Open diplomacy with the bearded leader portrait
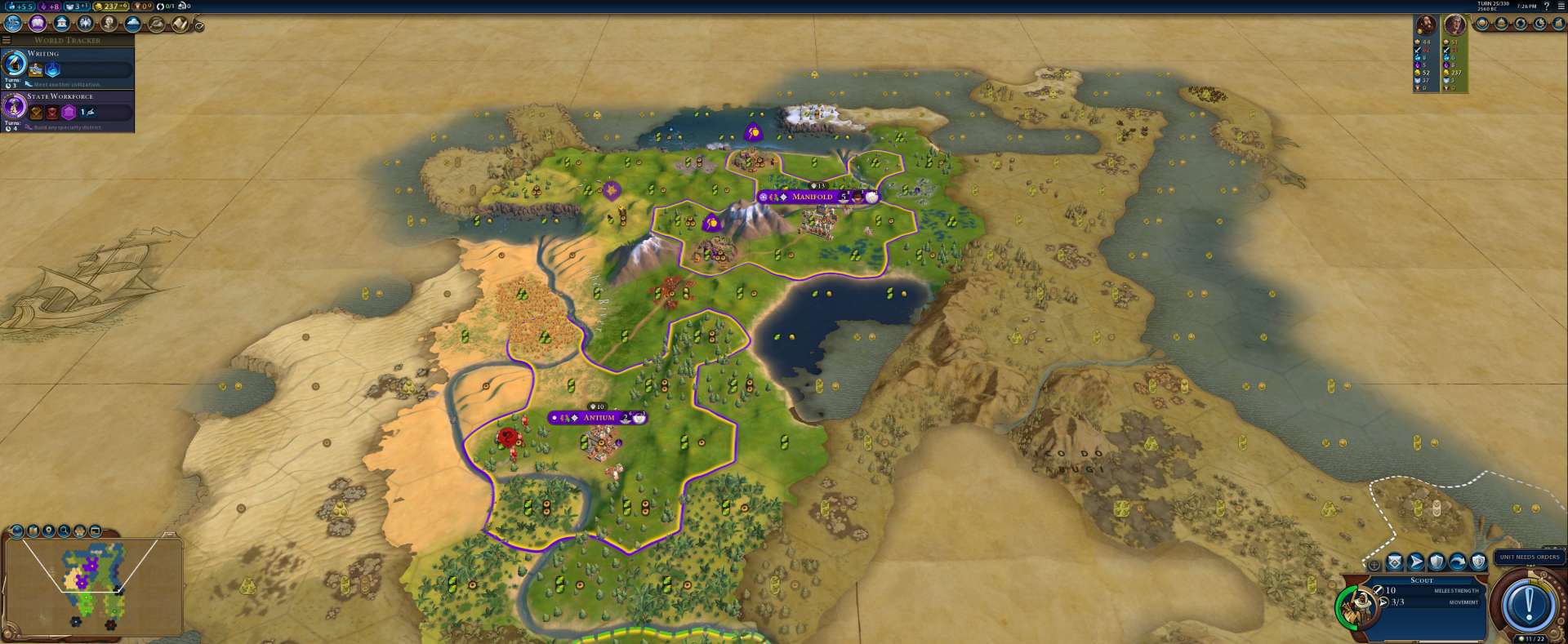1568x644 pixels. [1426, 24]
